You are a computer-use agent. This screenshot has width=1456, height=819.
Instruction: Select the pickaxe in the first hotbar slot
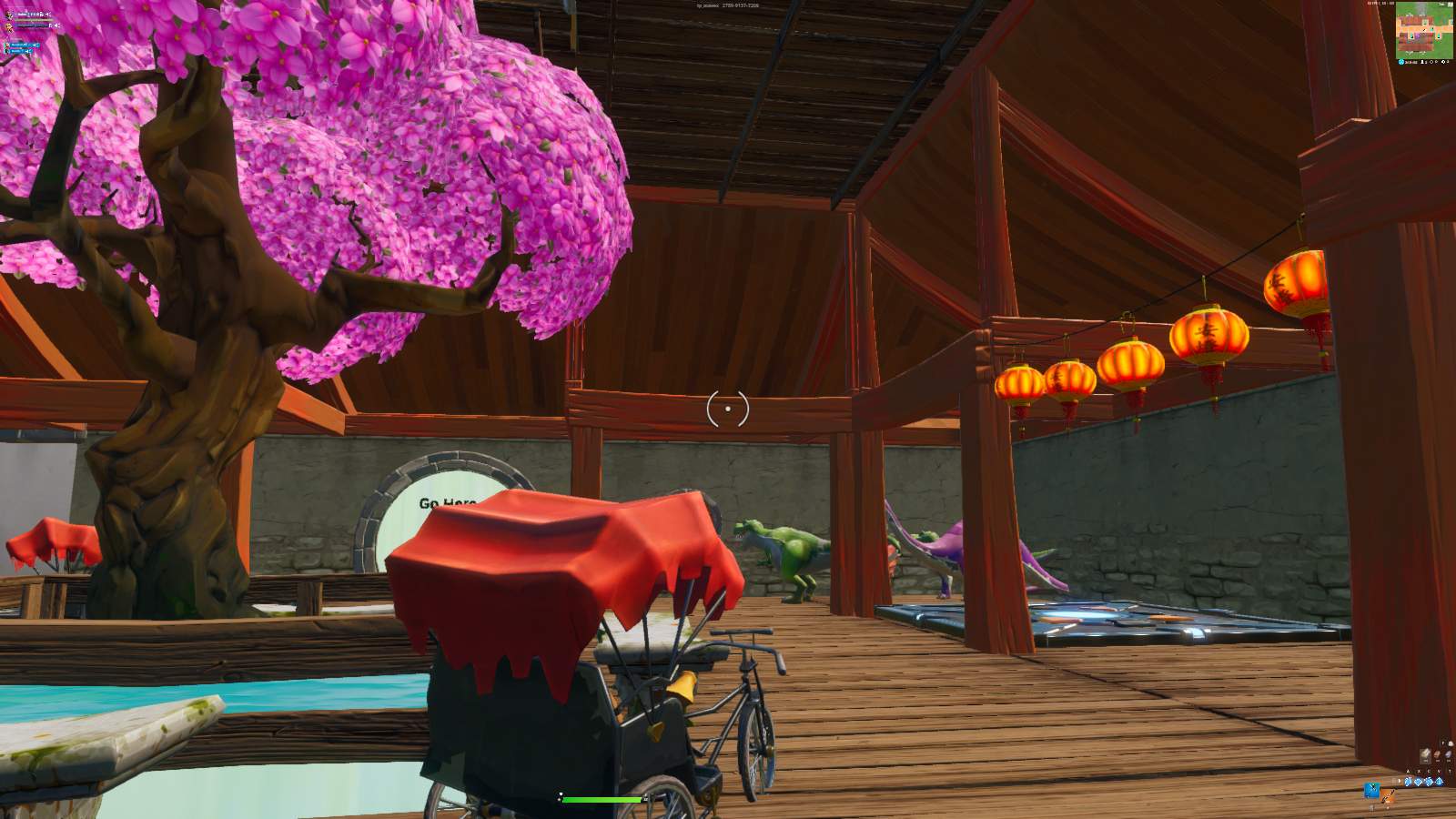click(x=1372, y=789)
